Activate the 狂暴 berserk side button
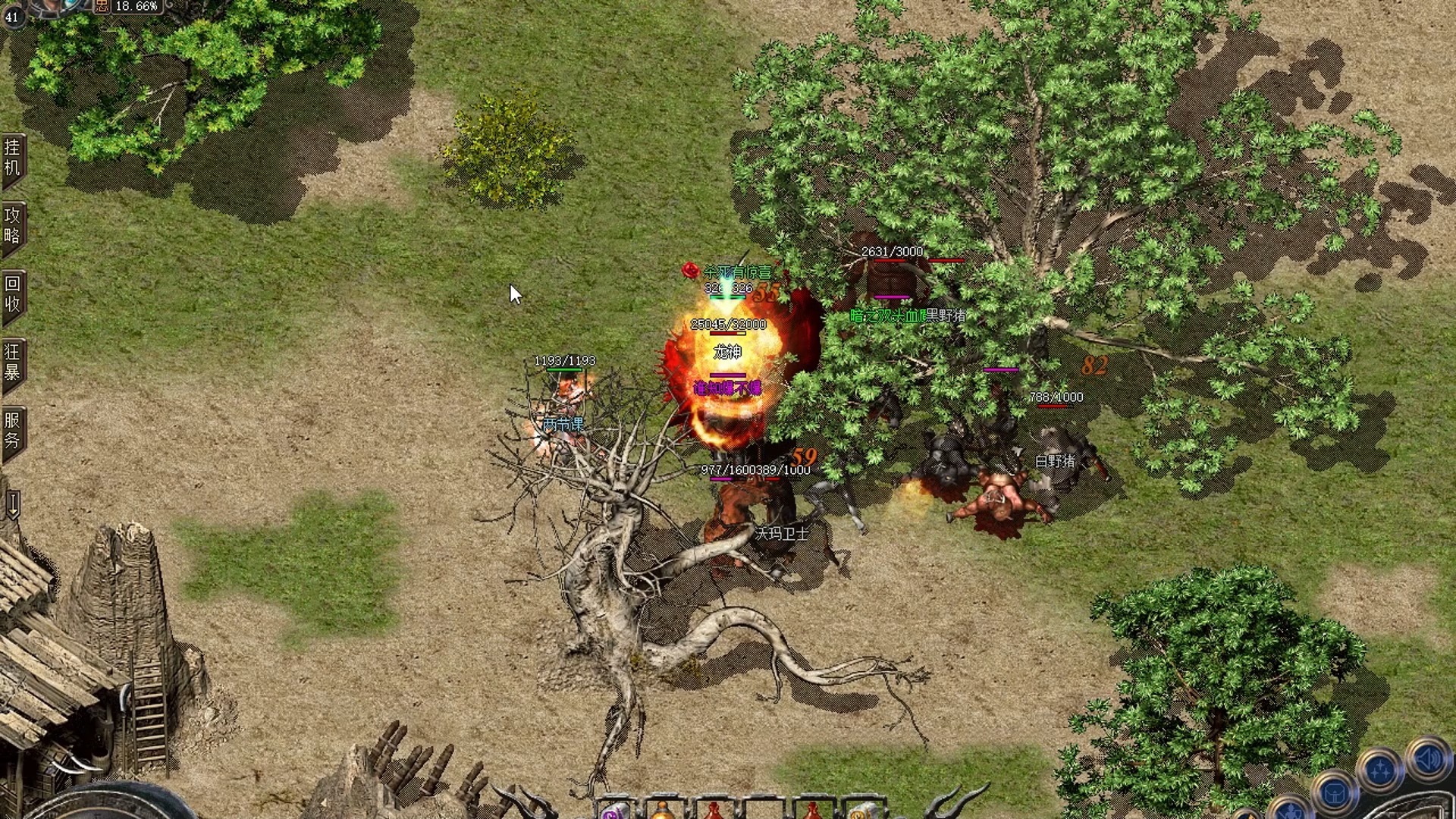Viewport: 1456px width, 819px height. [13, 362]
